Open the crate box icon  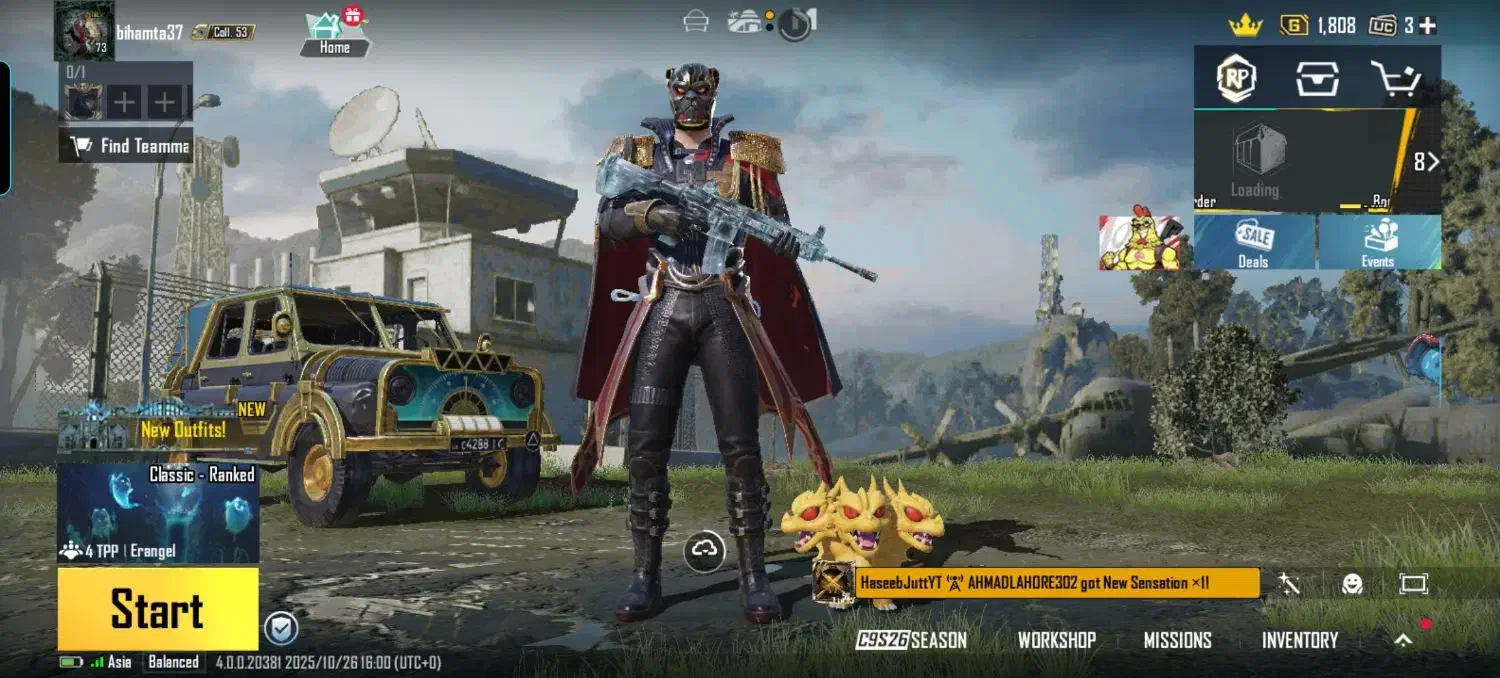click(x=1317, y=78)
